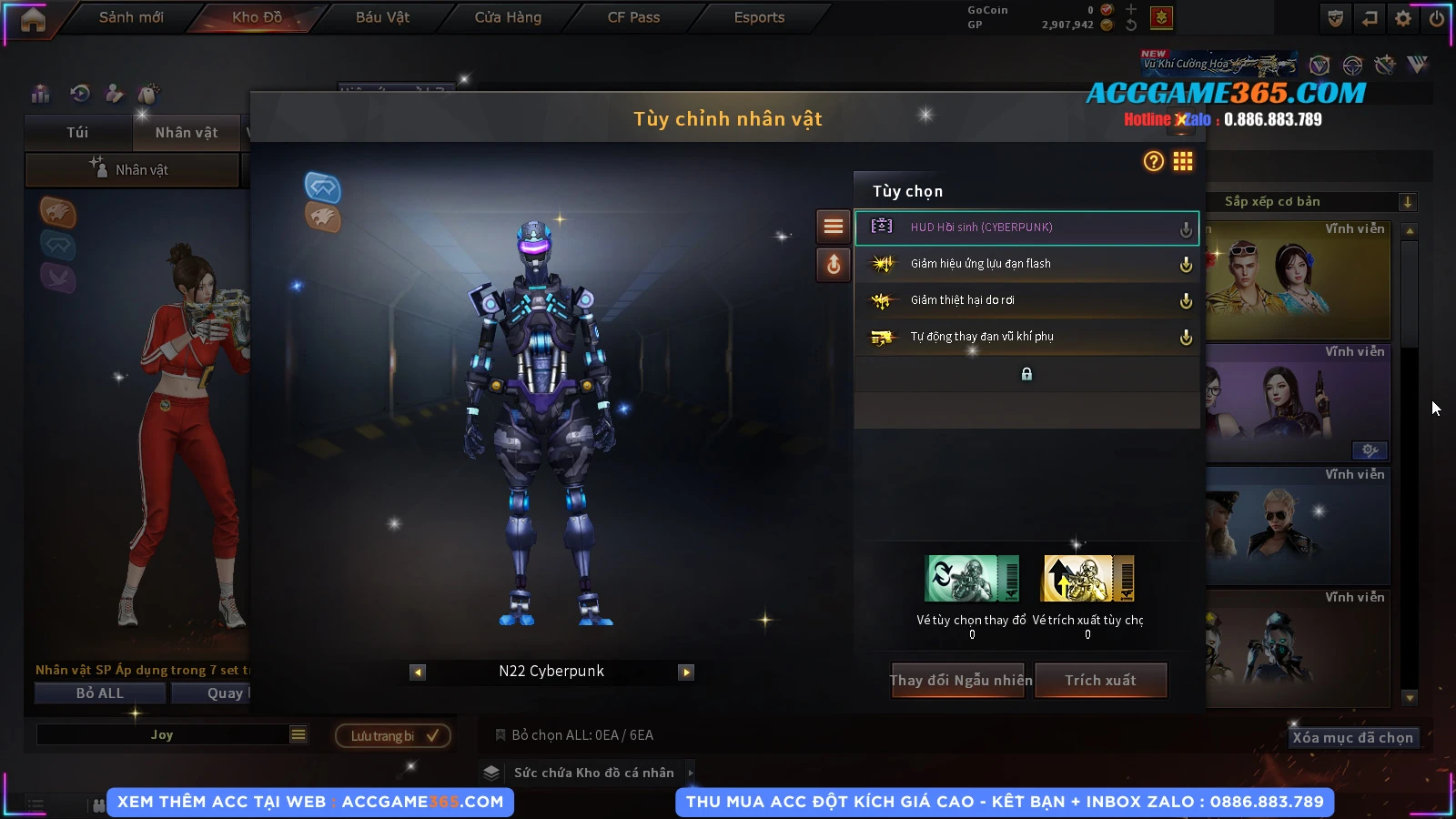Click the Lưu trang bị button
Screen dimensions: 1456x819
pyautogui.click(x=393, y=735)
